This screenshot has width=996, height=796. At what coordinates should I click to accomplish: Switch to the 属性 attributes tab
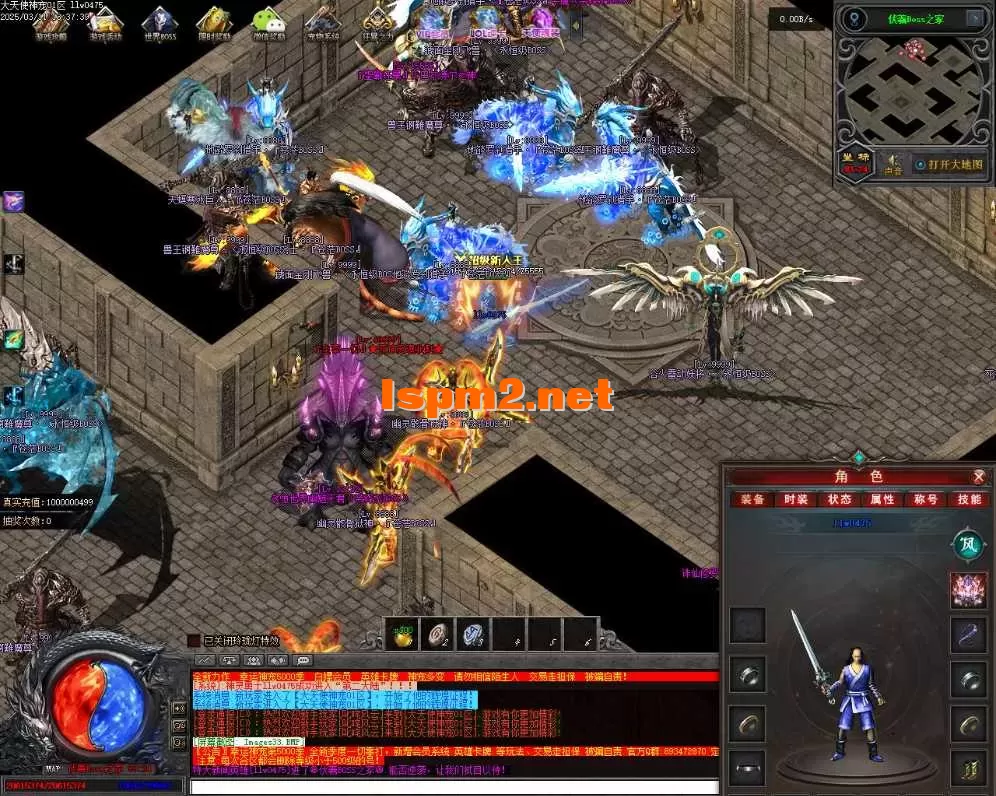pyautogui.click(x=882, y=499)
